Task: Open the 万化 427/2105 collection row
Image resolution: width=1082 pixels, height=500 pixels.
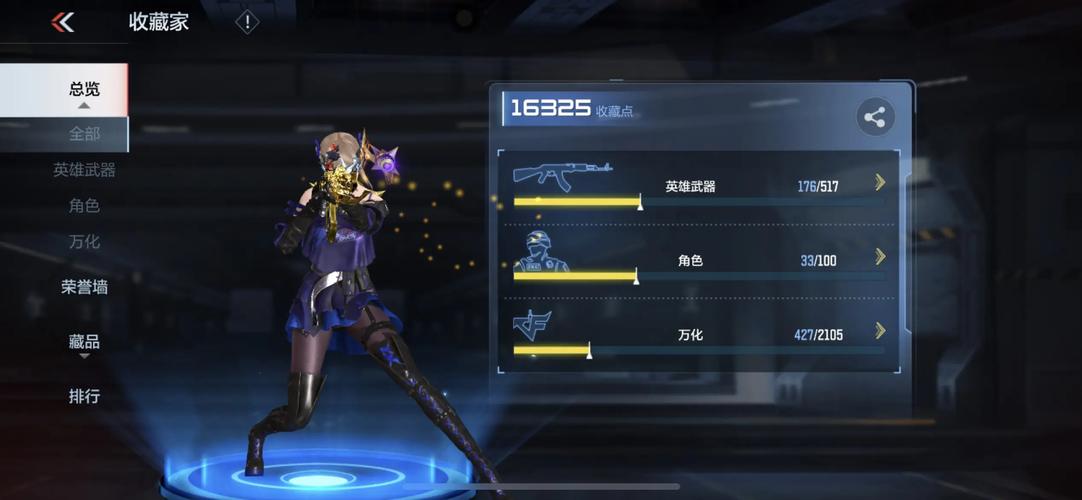Action: [x=699, y=334]
